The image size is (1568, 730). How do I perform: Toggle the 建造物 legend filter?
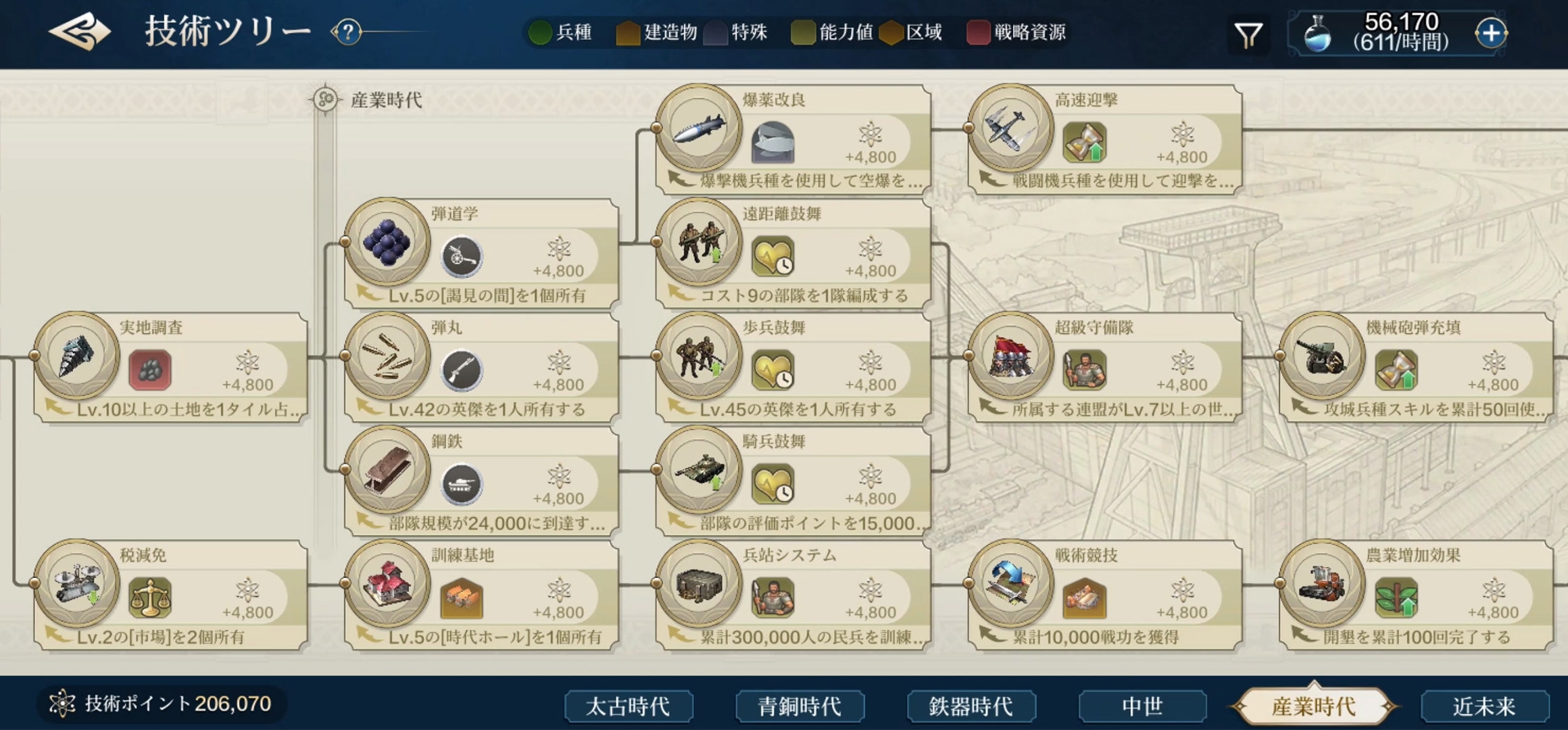coord(659,31)
